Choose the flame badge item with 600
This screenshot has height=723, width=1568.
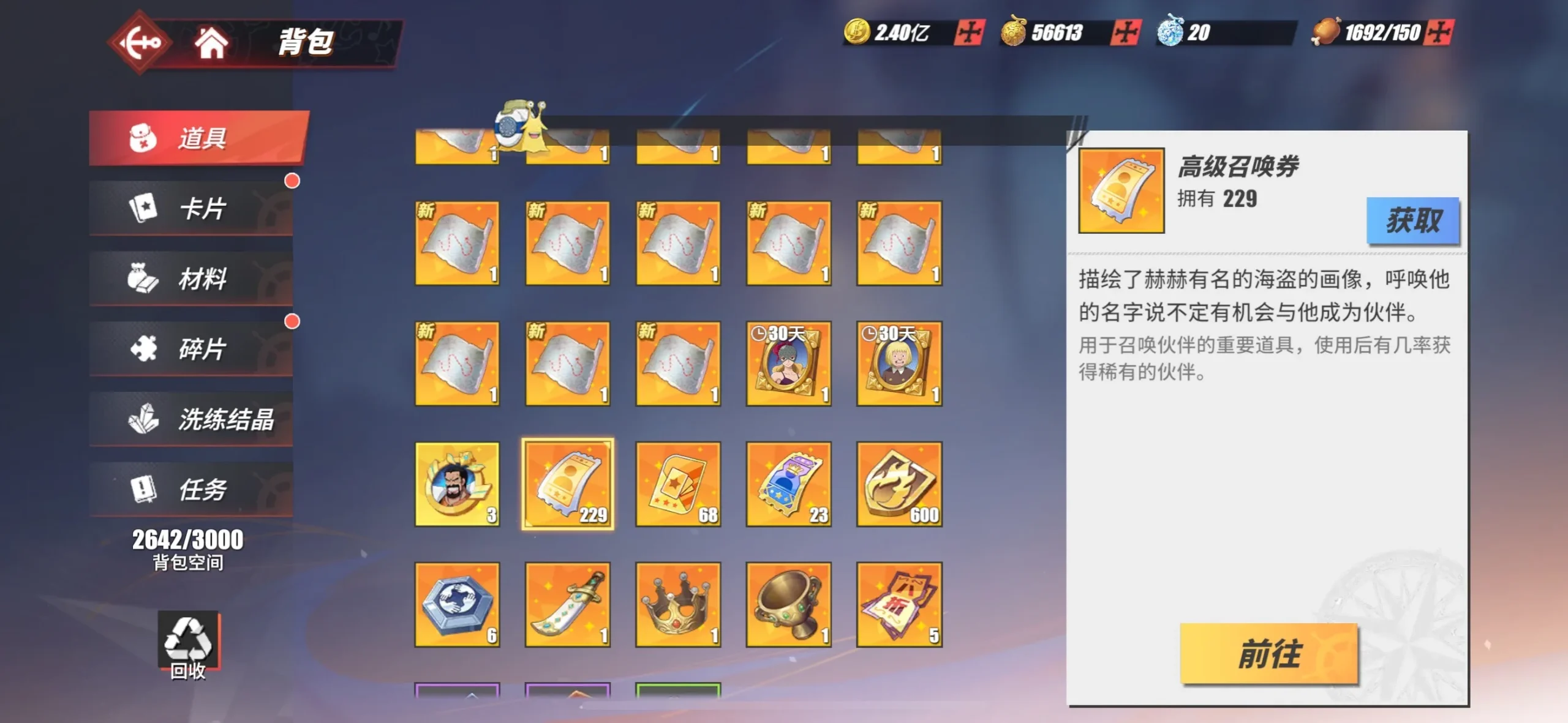(899, 484)
